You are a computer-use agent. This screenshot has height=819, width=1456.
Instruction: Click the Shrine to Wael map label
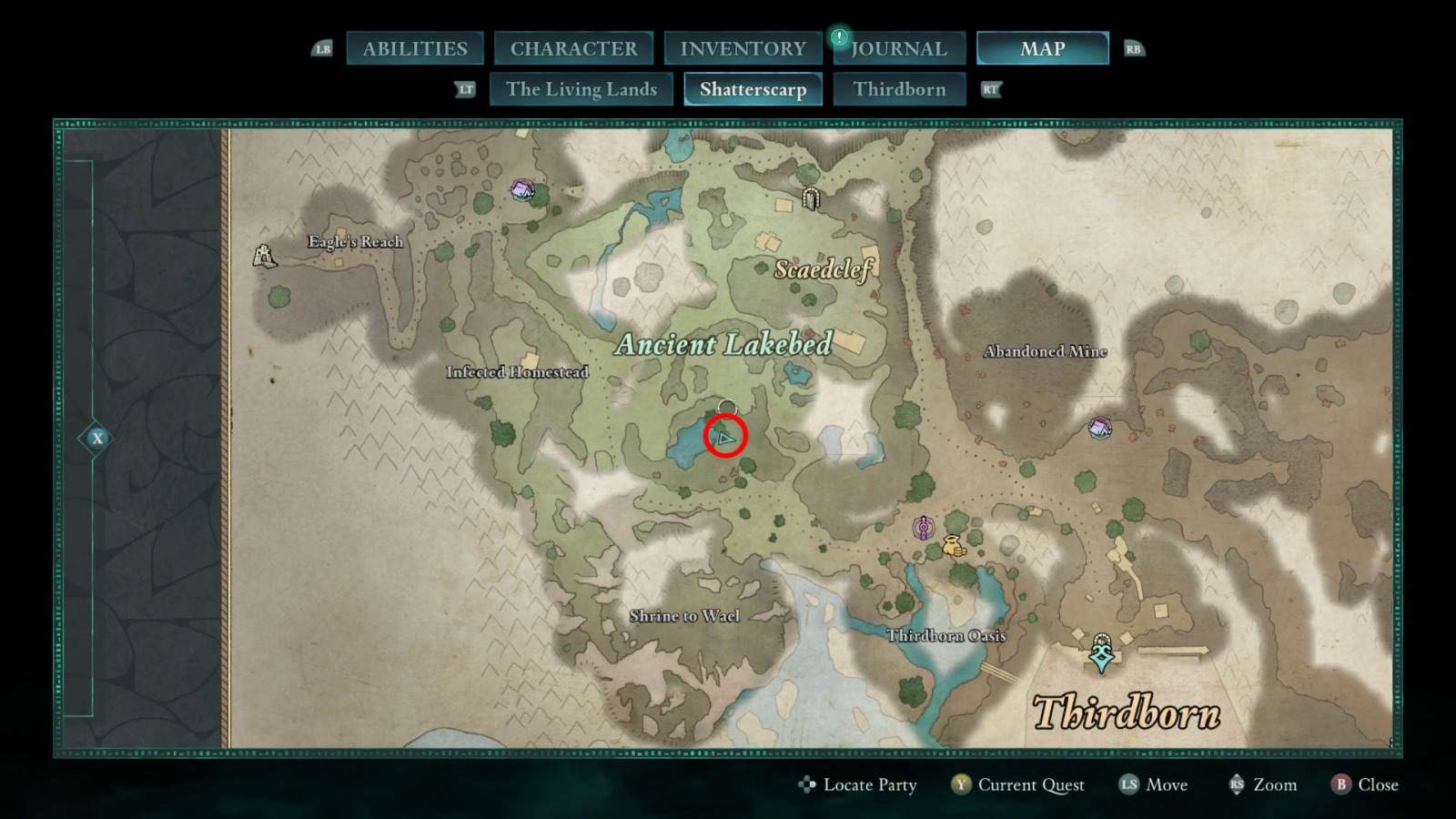coord(683,615)
